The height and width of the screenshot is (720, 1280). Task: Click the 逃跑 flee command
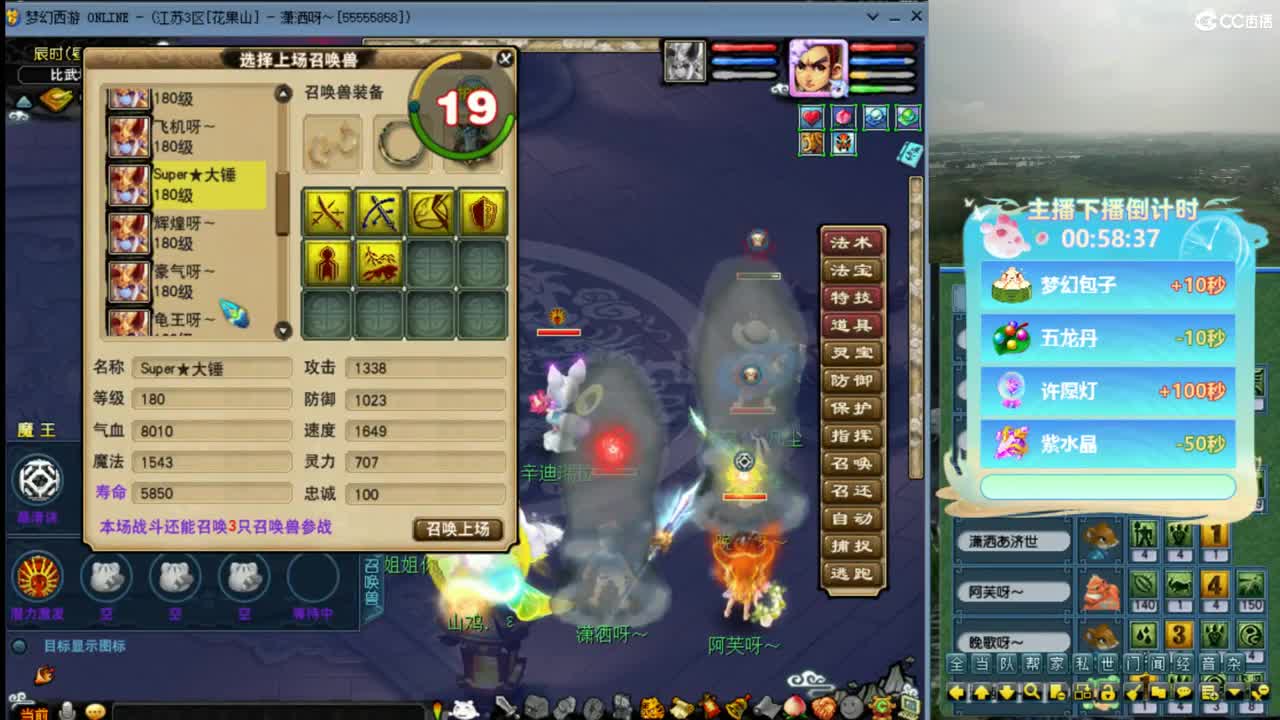click(851, 573)
